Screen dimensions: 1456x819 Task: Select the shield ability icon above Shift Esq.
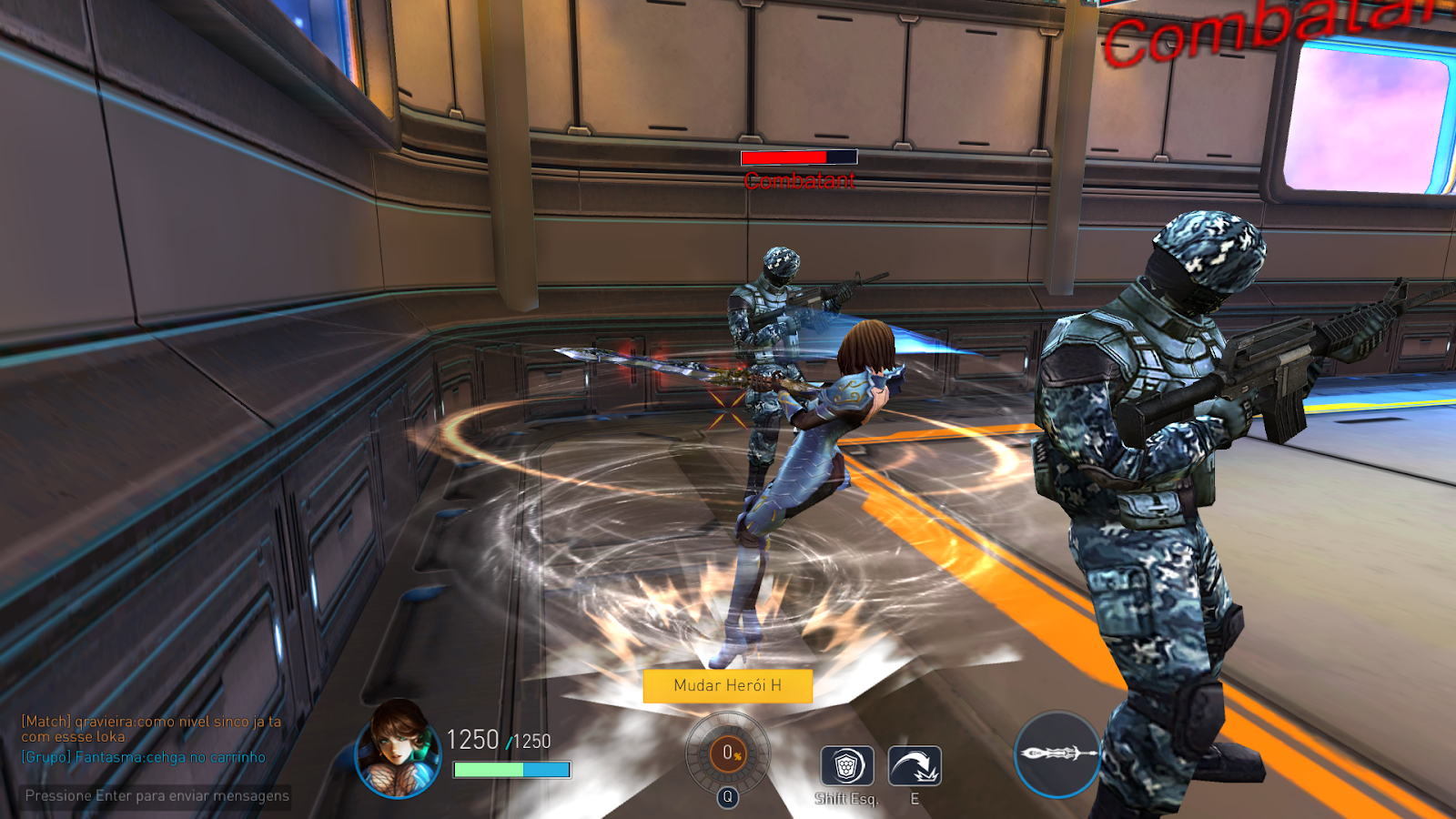click(x=848, y=763)
